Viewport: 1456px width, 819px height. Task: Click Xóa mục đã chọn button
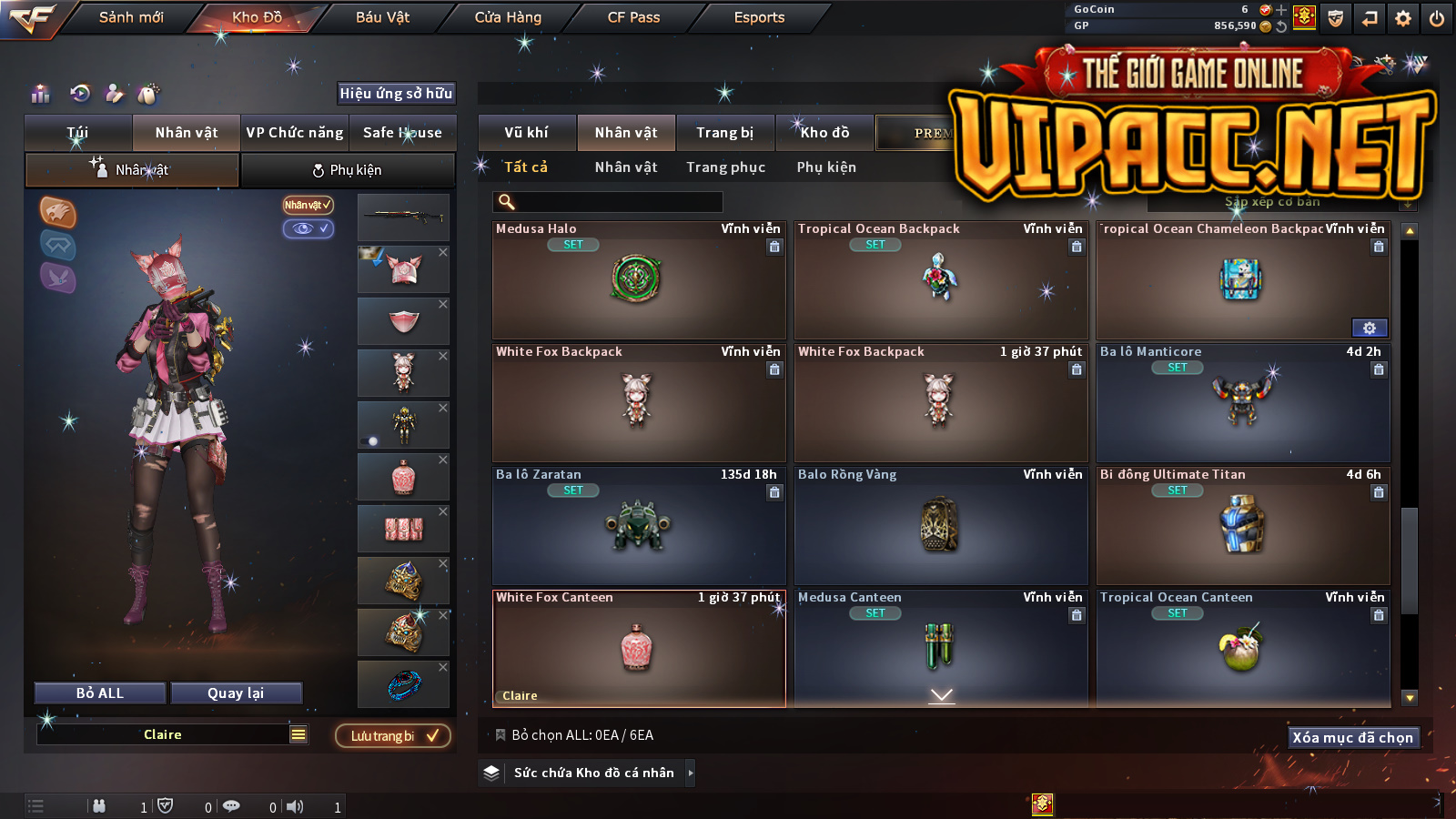coord(1352,738)
